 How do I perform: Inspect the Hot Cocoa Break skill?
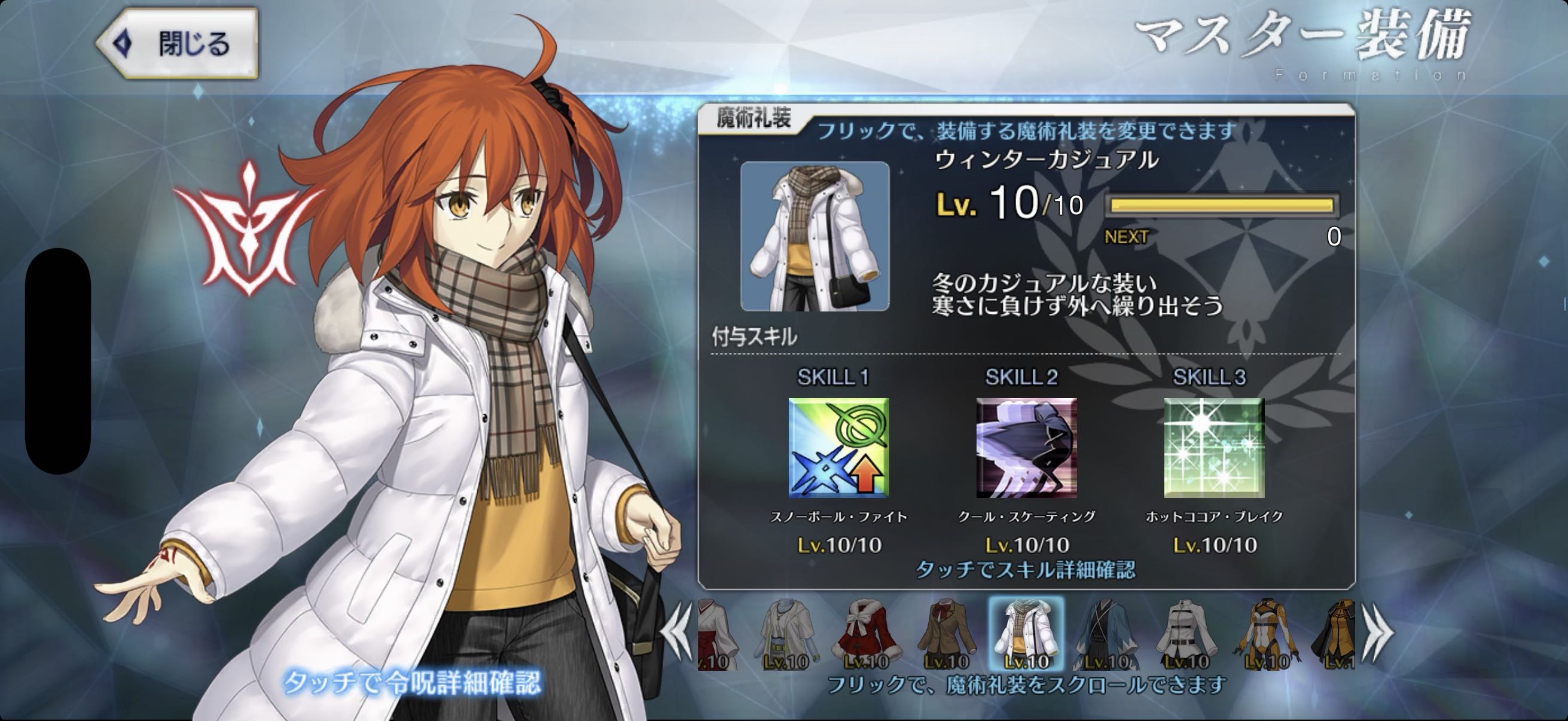click(x=1214, y=448)
